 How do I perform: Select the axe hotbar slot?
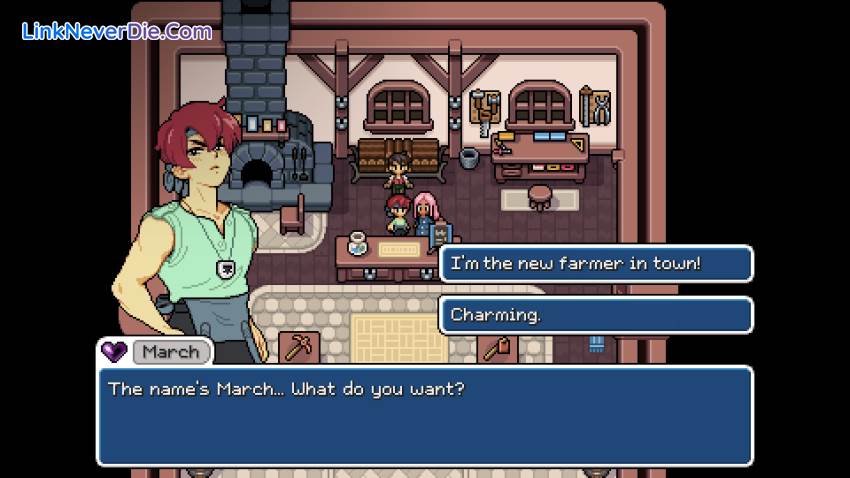(x=498, y=347)
